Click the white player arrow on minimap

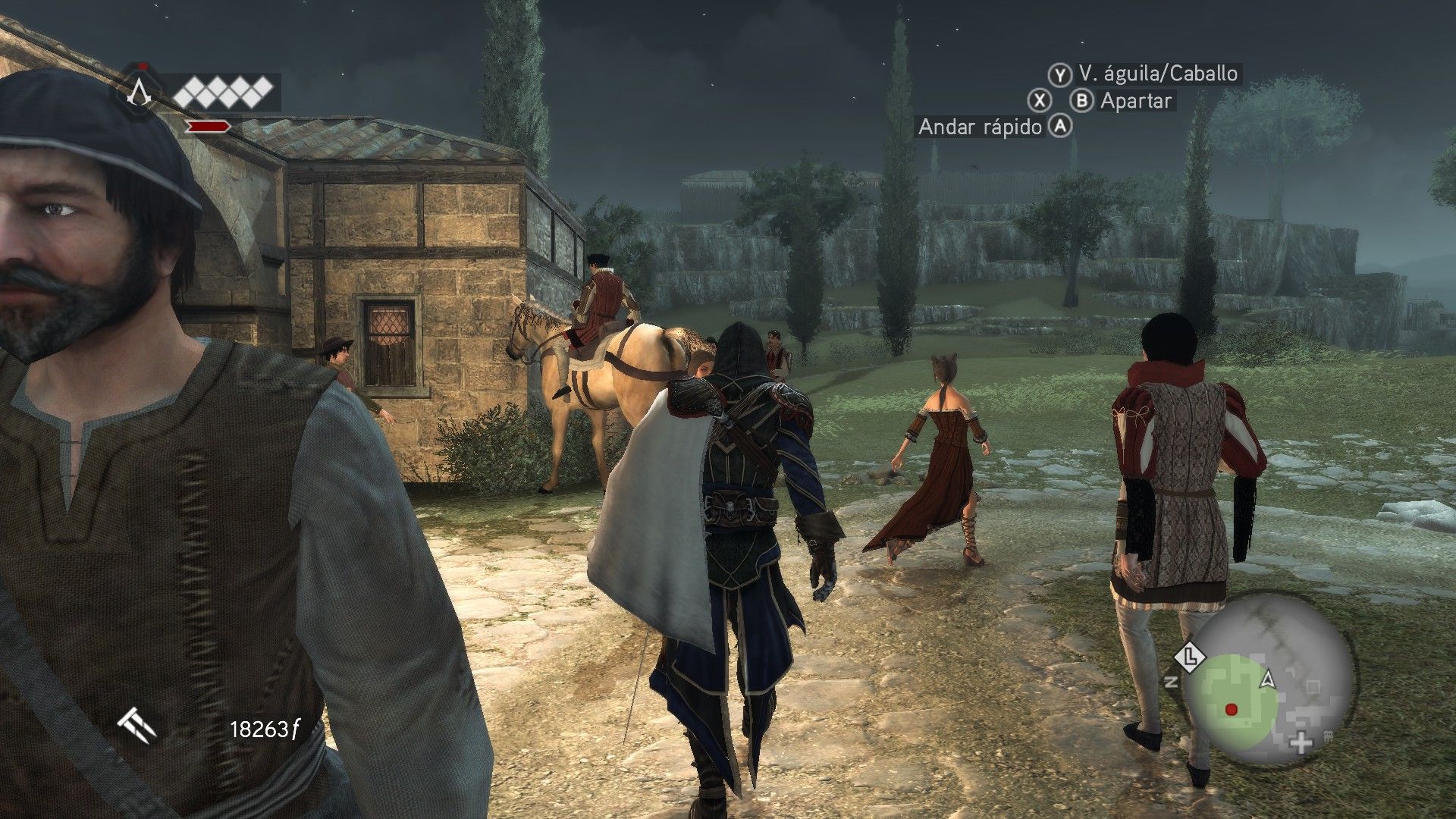point(1266,679)
